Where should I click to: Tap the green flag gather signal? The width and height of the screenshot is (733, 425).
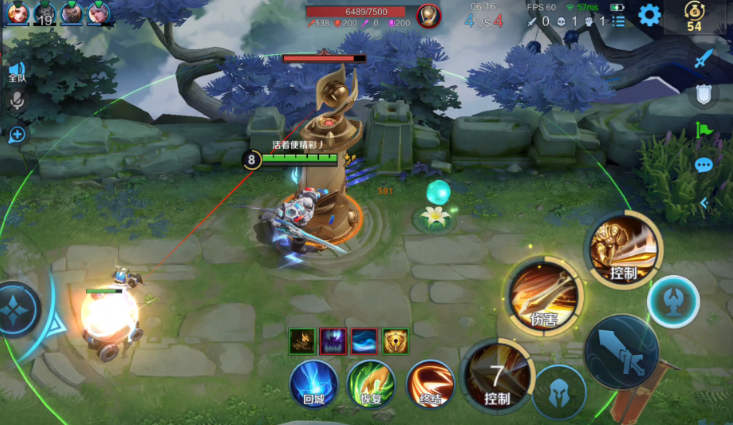coord(704,130)
